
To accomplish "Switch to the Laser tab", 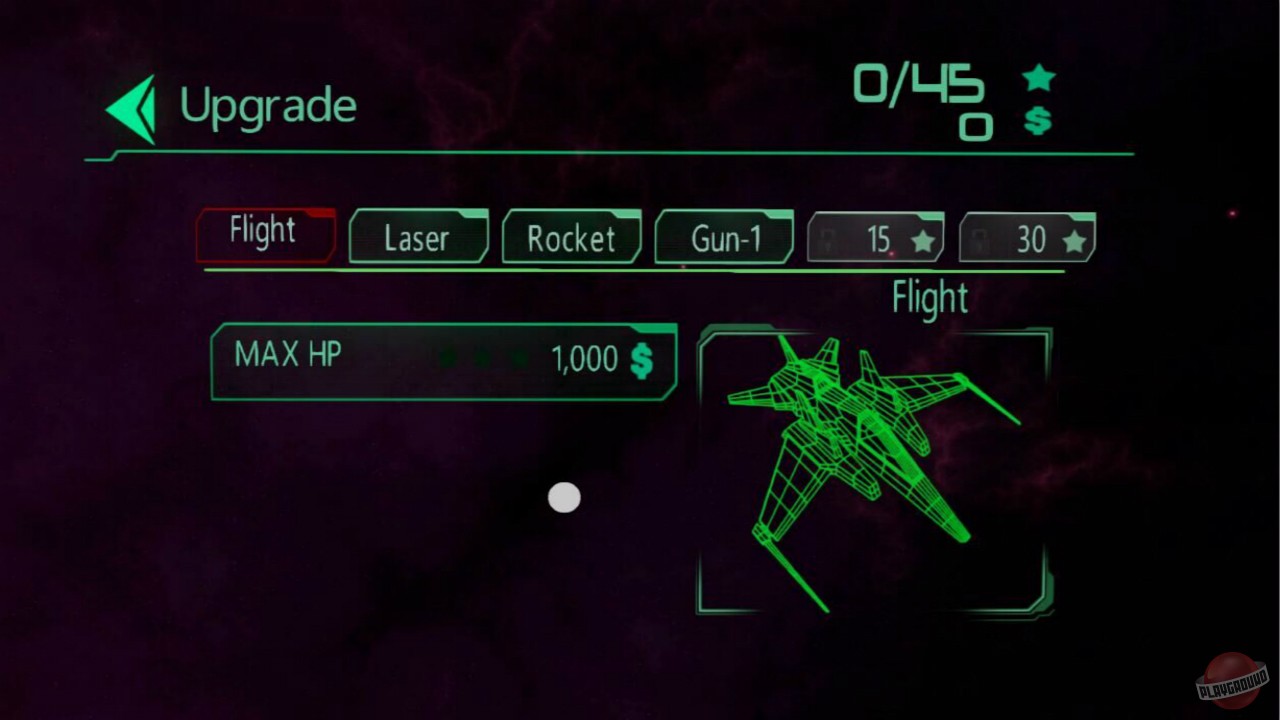I will 418,238.
